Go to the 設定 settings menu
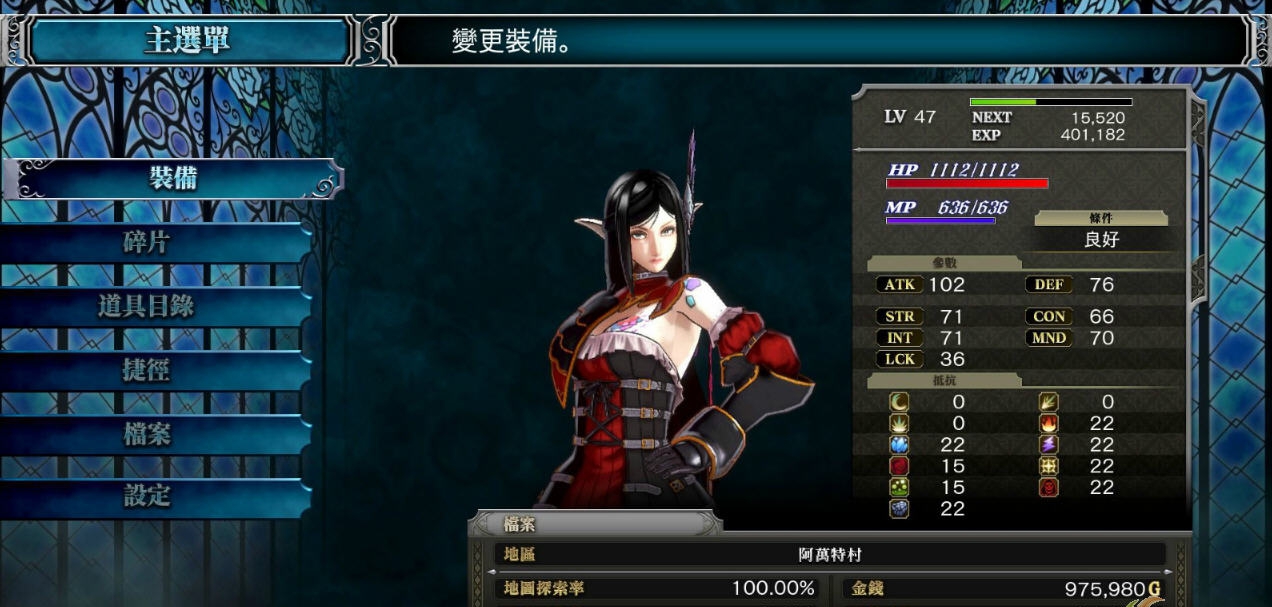1272x607 pixels. (147, 496)
